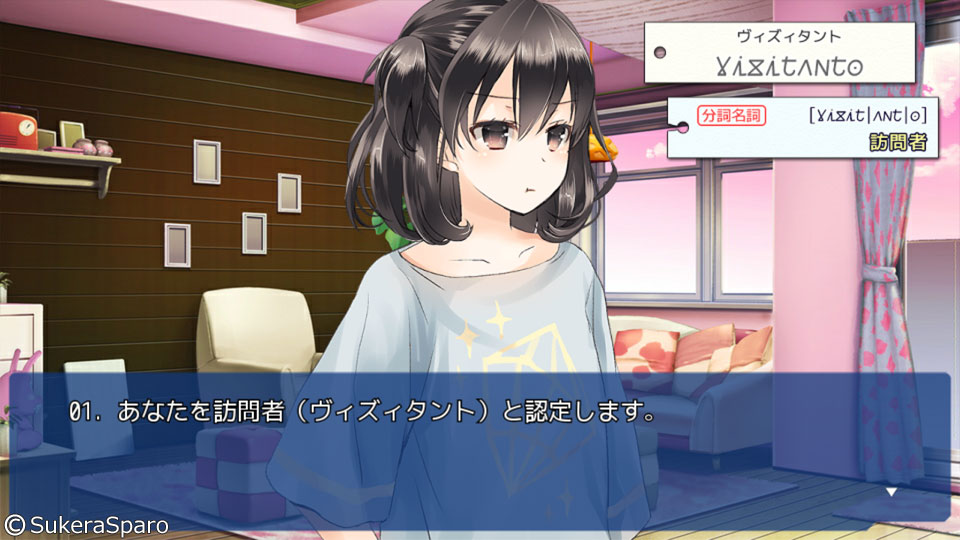Advance the dialogue by clicking the text line

362,412
